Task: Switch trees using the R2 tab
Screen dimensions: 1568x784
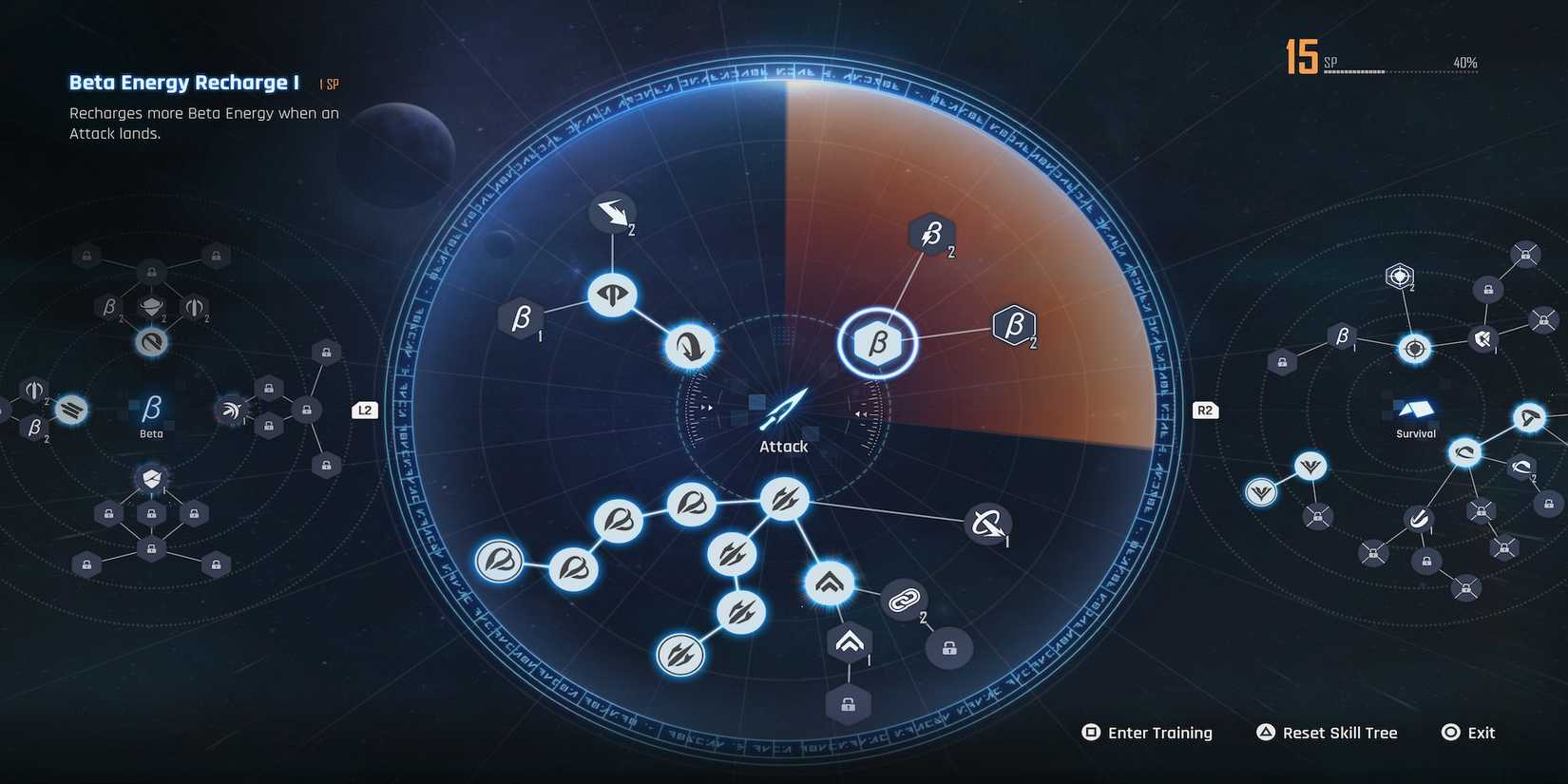Action: click(x=1204, y=410)
